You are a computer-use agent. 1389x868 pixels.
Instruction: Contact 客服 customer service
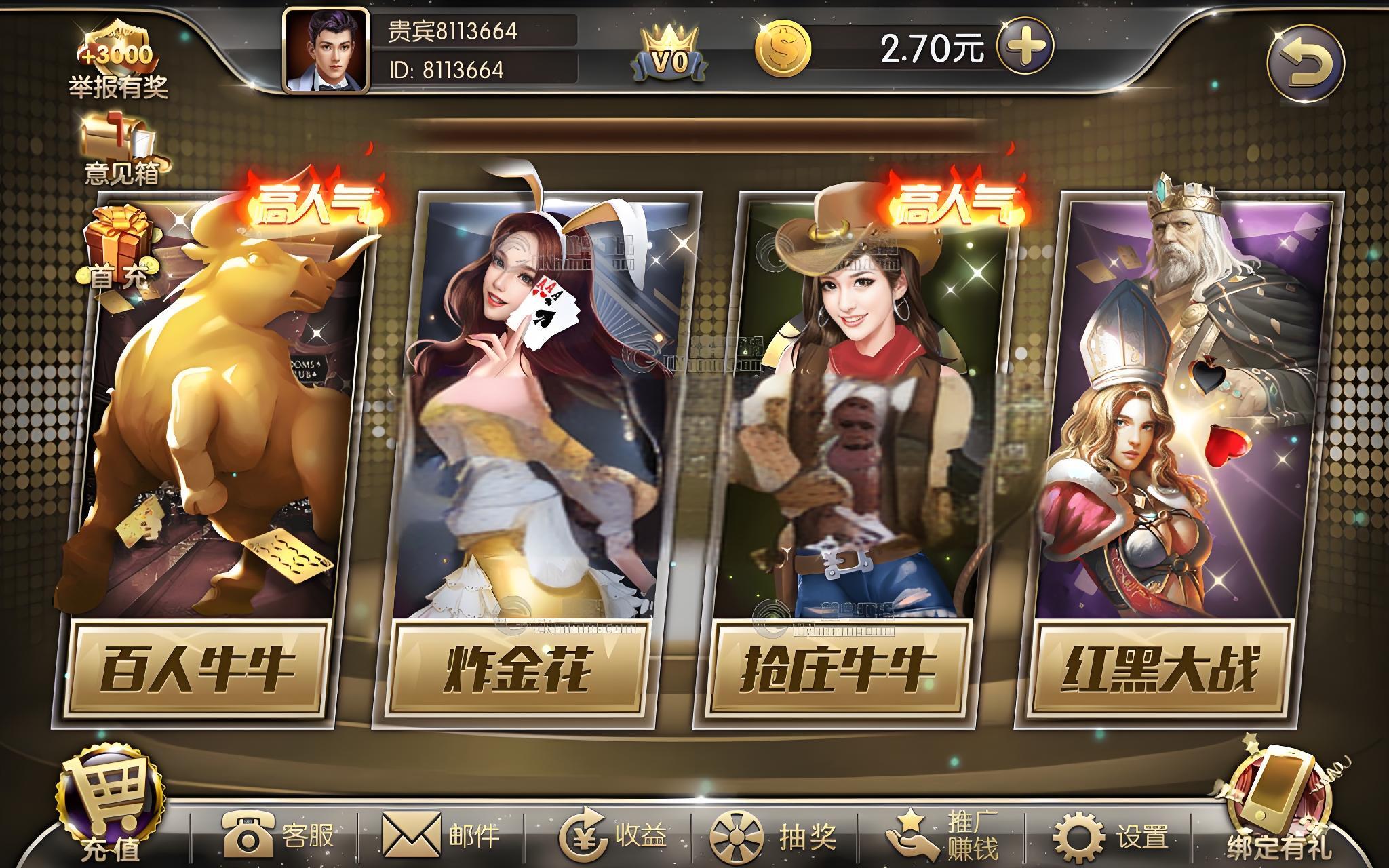coord(278,835)
